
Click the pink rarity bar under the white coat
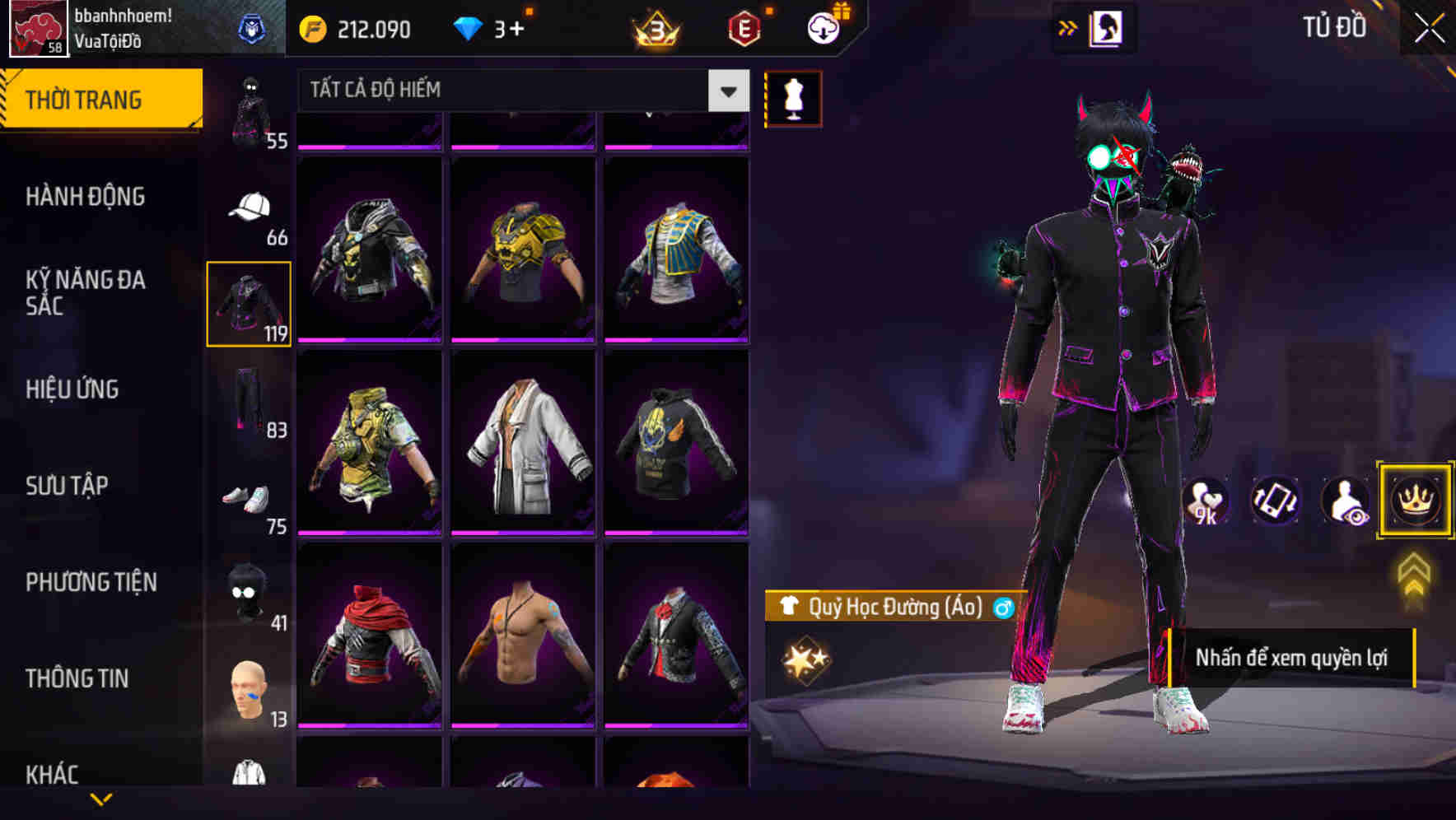point(523,534)
